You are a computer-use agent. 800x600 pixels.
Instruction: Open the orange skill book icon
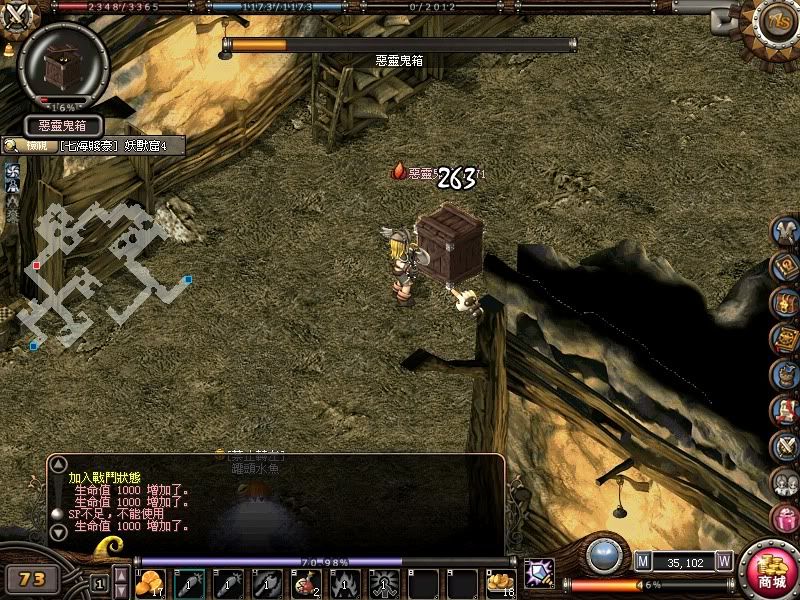coord(785,337)
